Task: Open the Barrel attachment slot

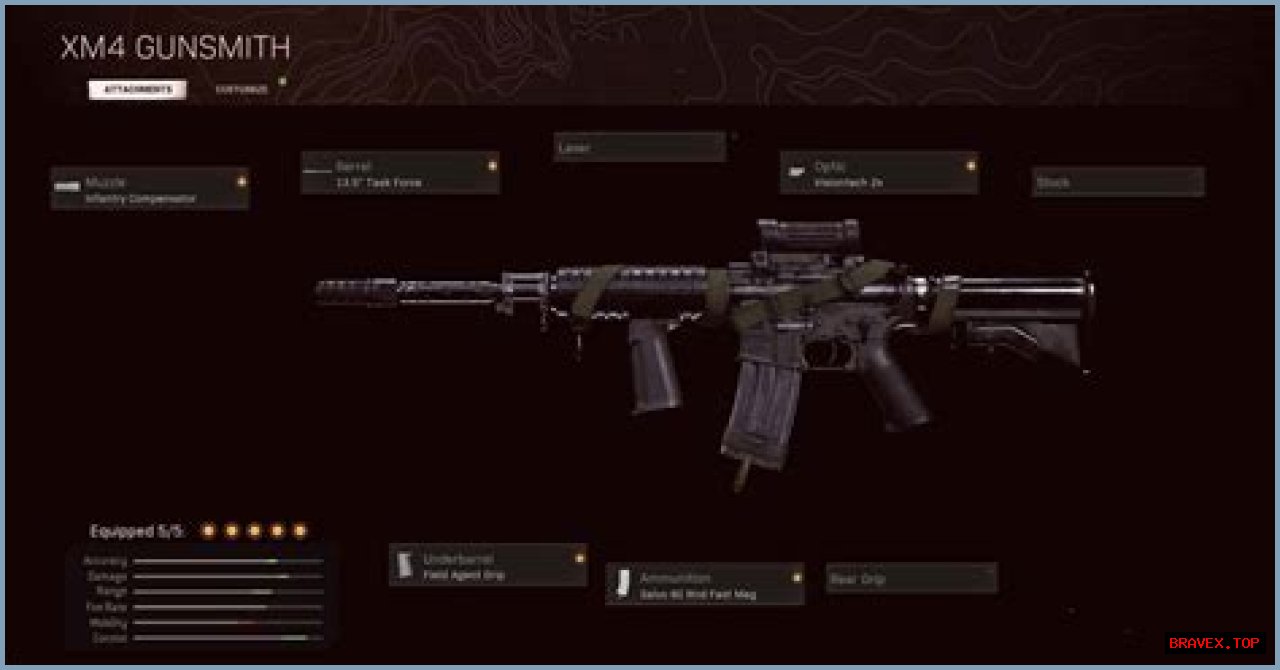Action: pyautogui.click(x=400, y=173)
